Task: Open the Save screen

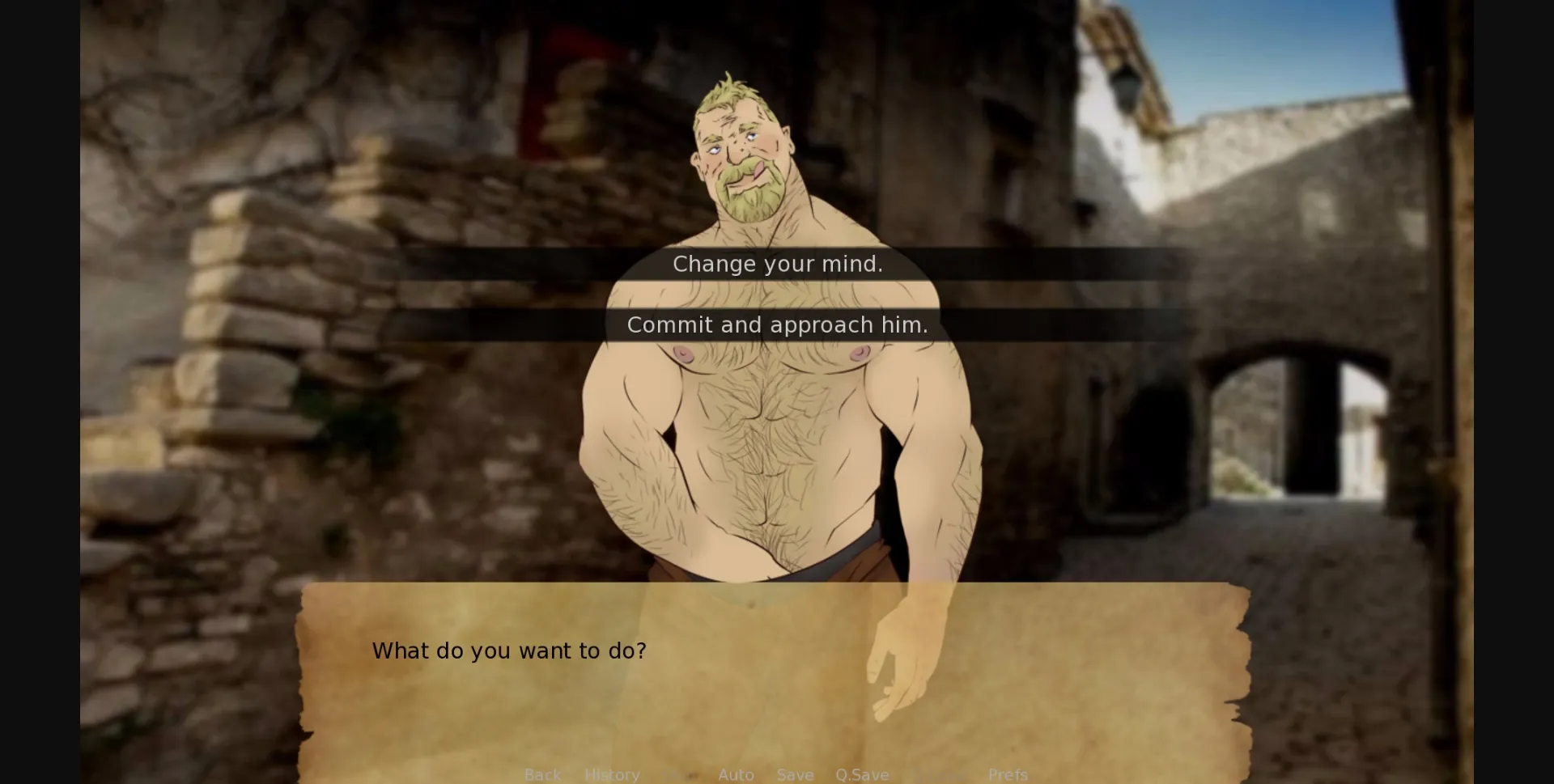Action: [x=795, y=774]
